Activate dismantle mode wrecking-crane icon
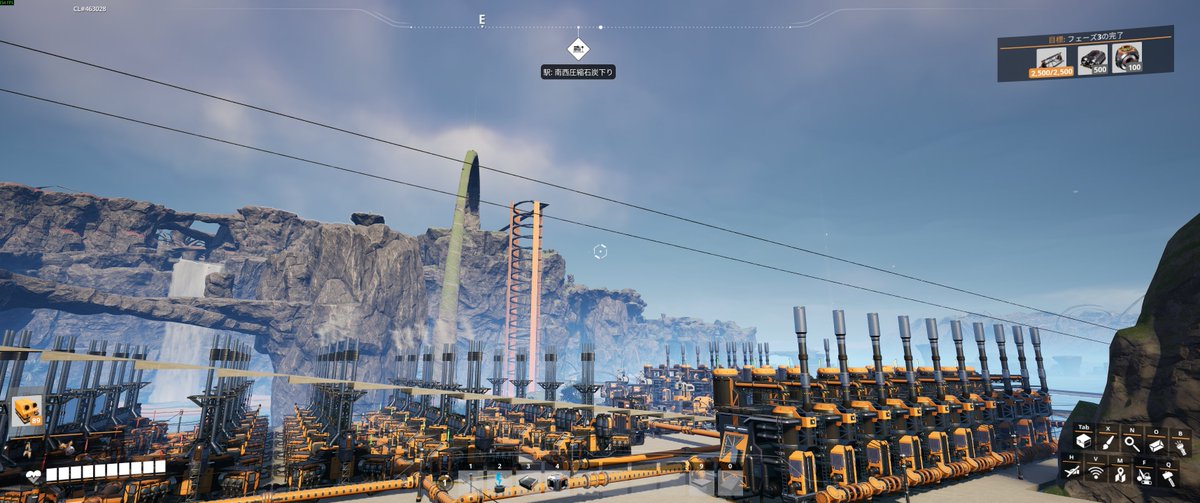The image size is (1200, 503). click(1146, 474)
